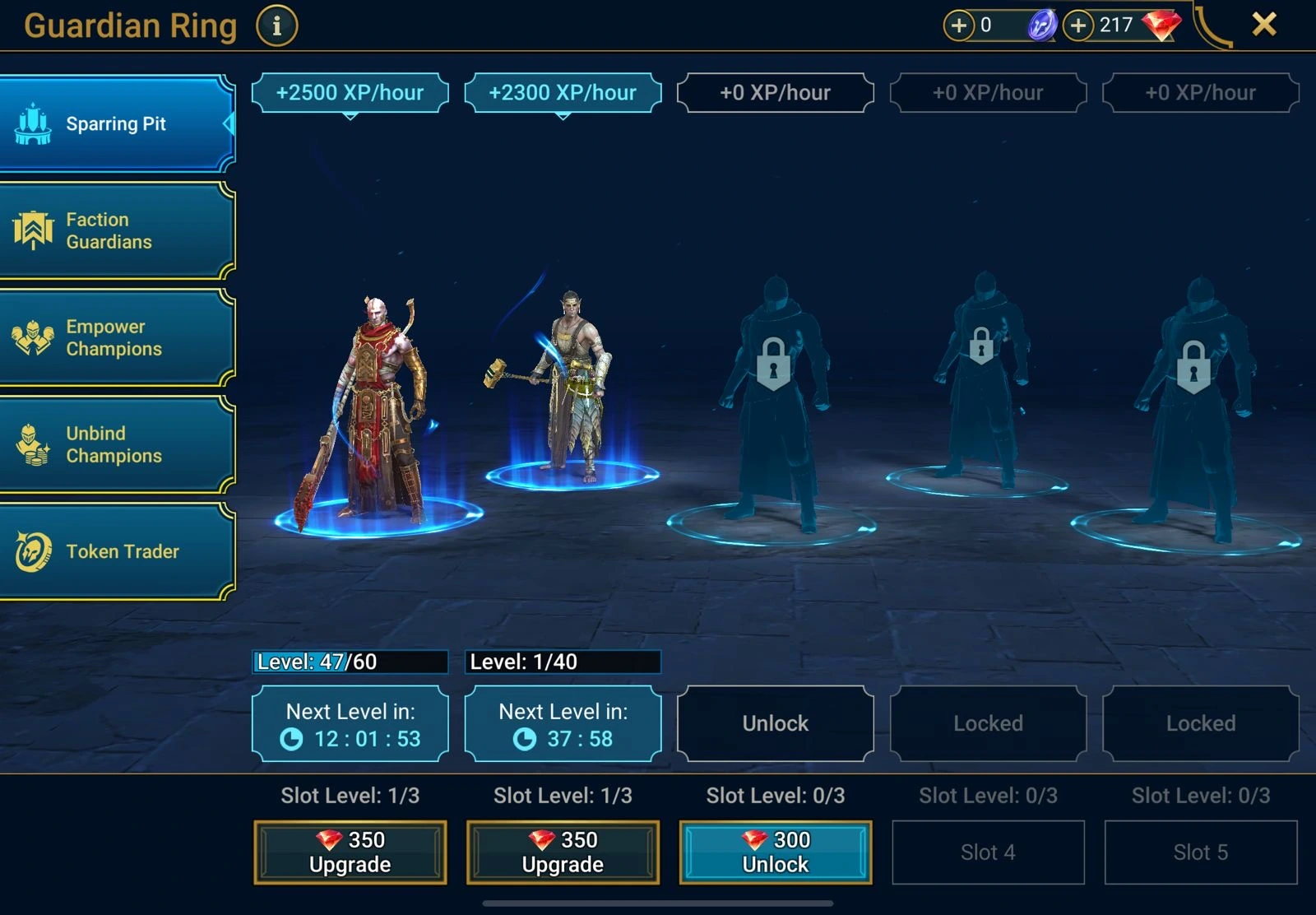The image size is (1316, 915).
Task: Switch to Faction Guardians tab
Action: [x=117, y=230]
